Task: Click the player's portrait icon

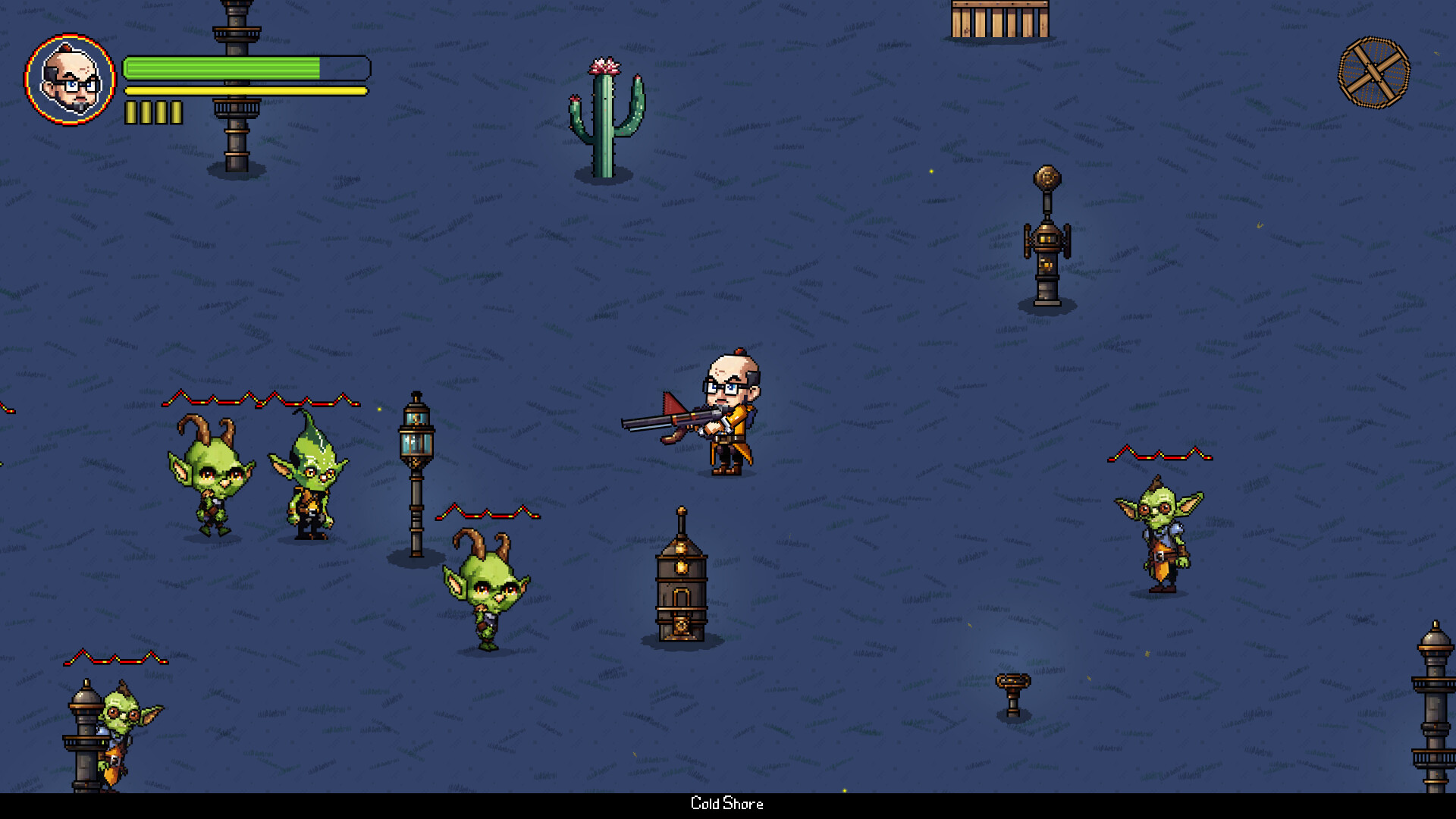Action: (72, 78)
